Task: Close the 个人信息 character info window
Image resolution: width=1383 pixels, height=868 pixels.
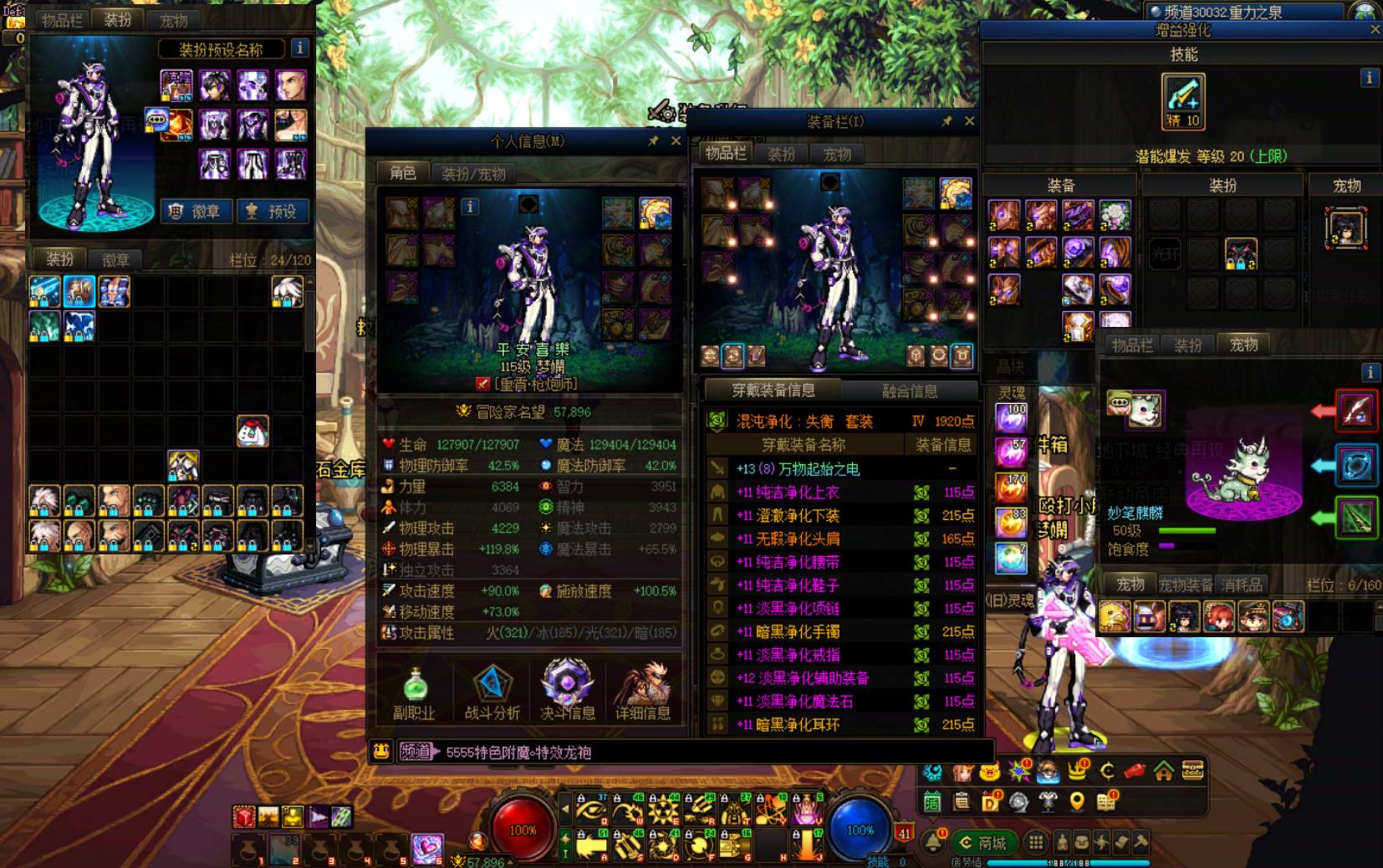Action: click(x=676, y=141)
